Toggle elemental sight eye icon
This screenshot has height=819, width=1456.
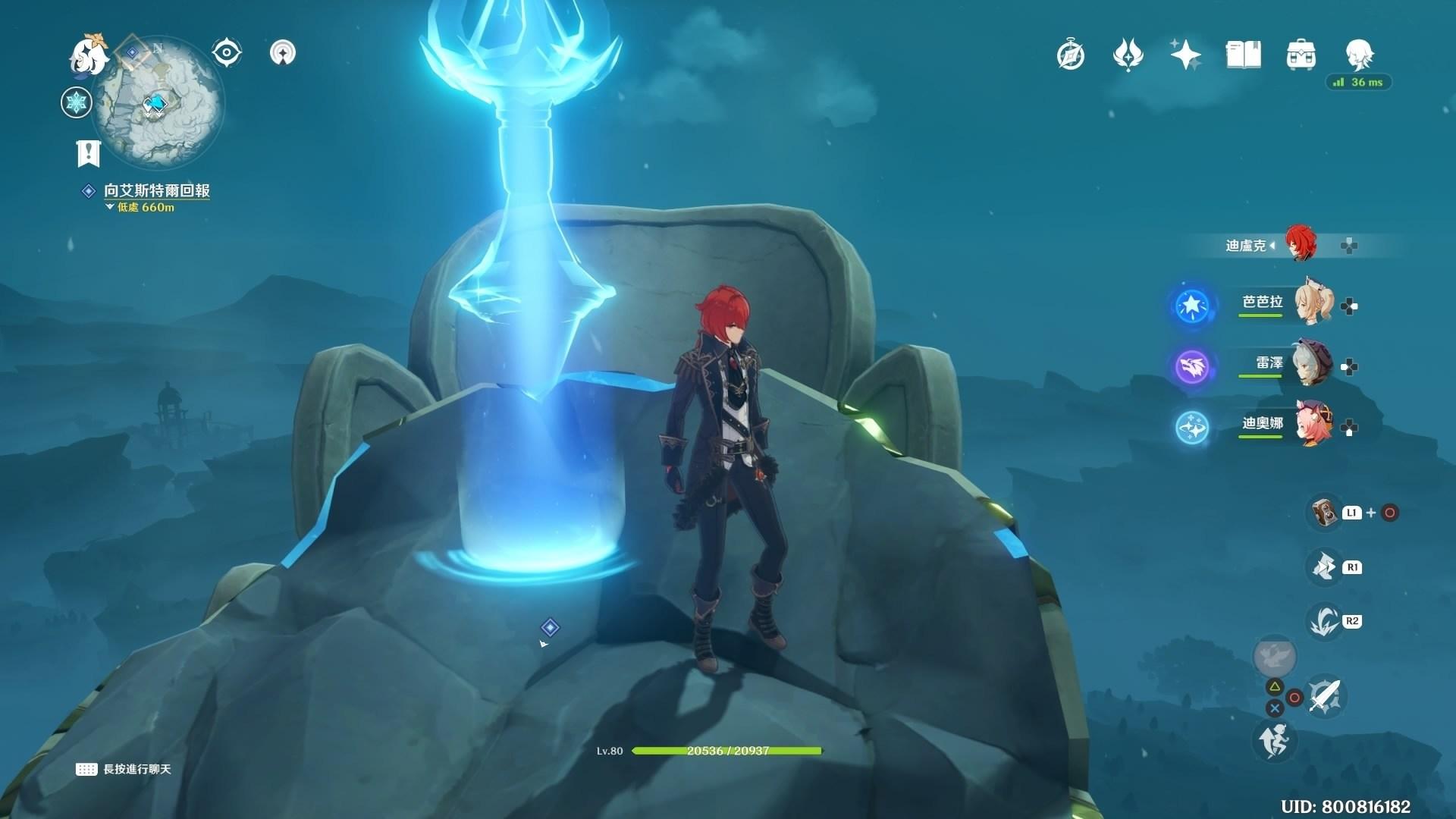[x=226, y=53]
